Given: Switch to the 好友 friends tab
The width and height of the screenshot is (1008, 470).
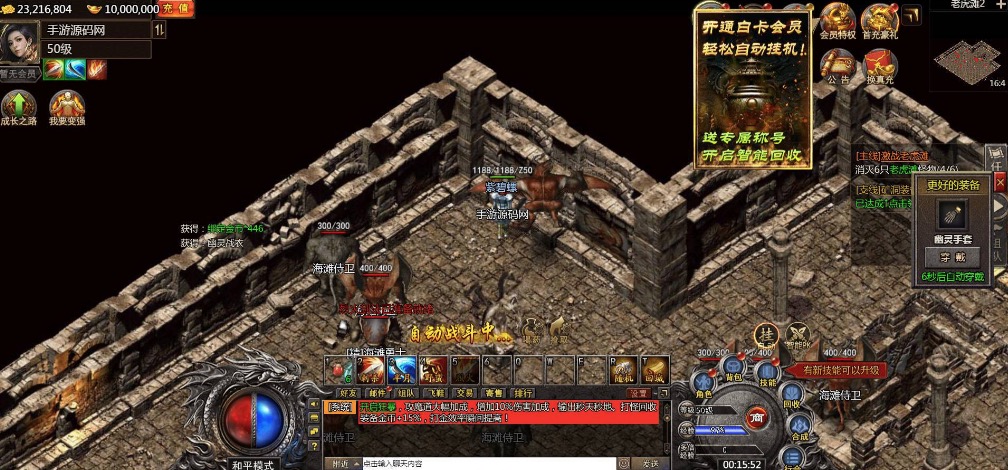Looking at the screenshot, I should point(348,393).
